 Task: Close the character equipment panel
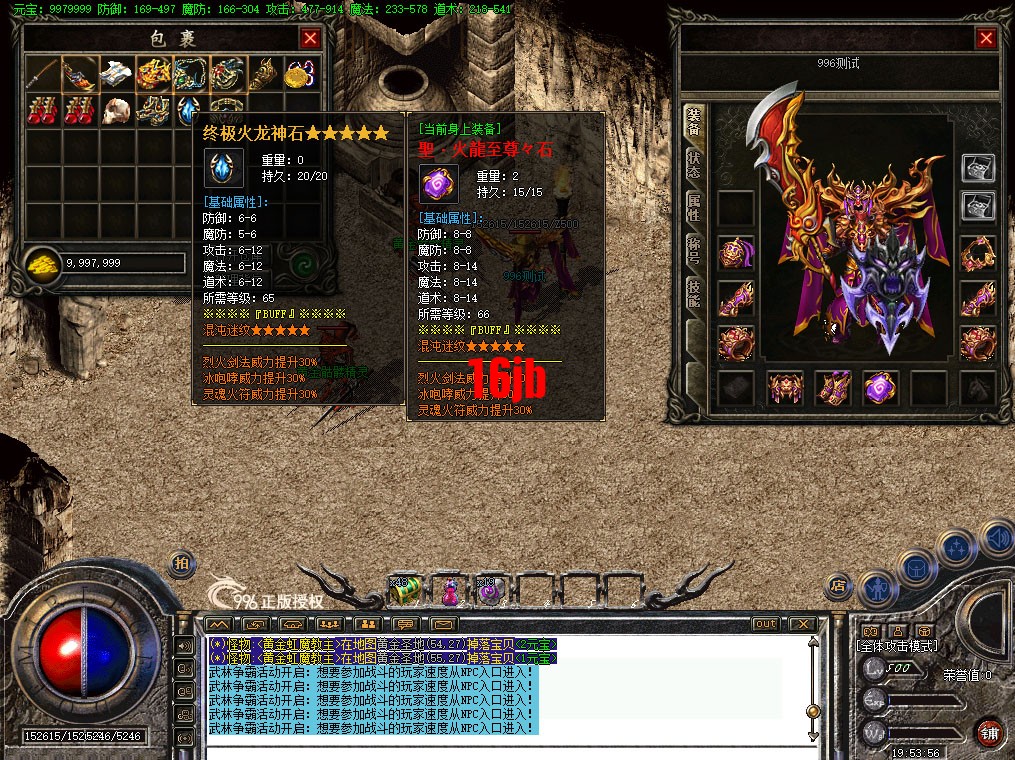[x=986, y=39]
